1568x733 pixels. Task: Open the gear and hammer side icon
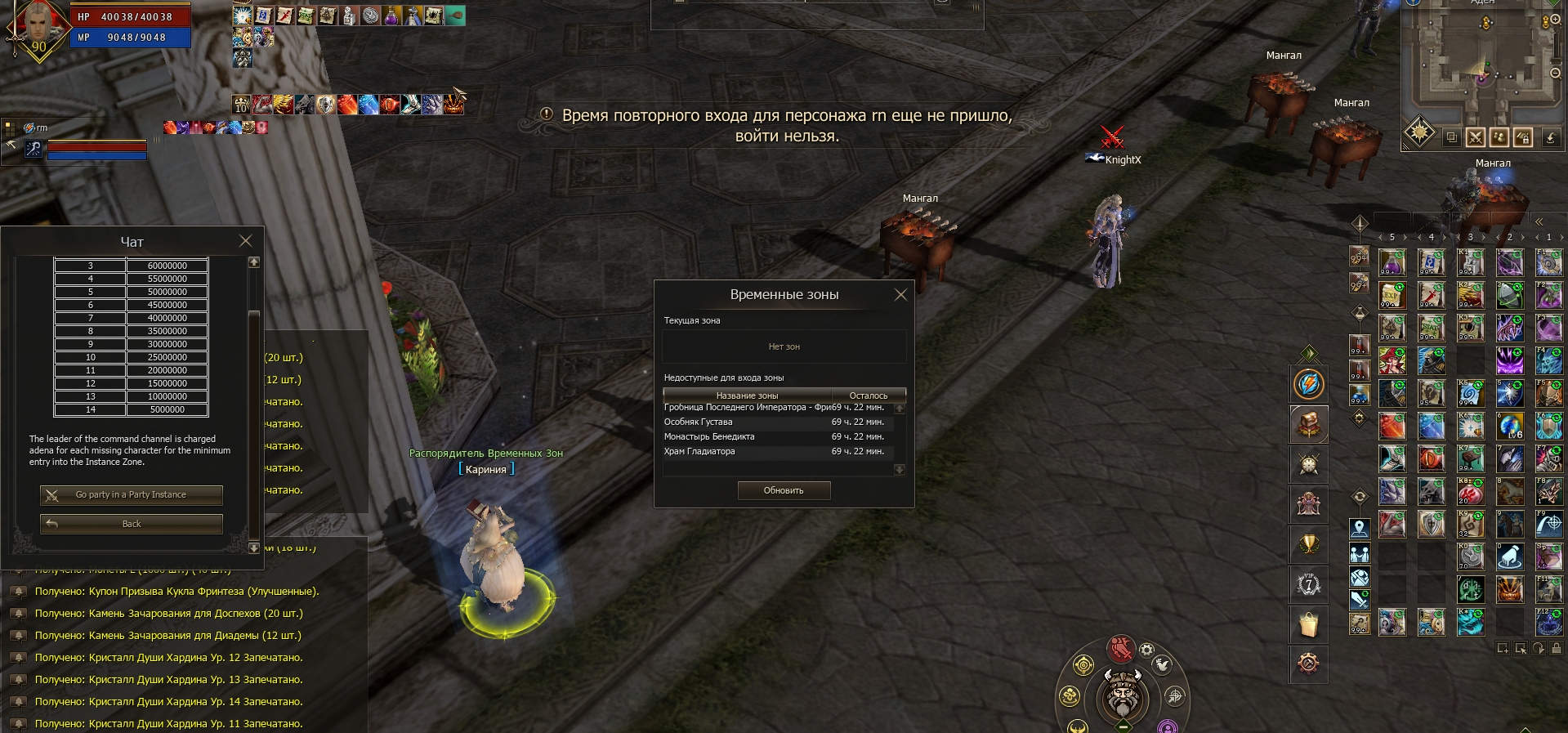1309,664
